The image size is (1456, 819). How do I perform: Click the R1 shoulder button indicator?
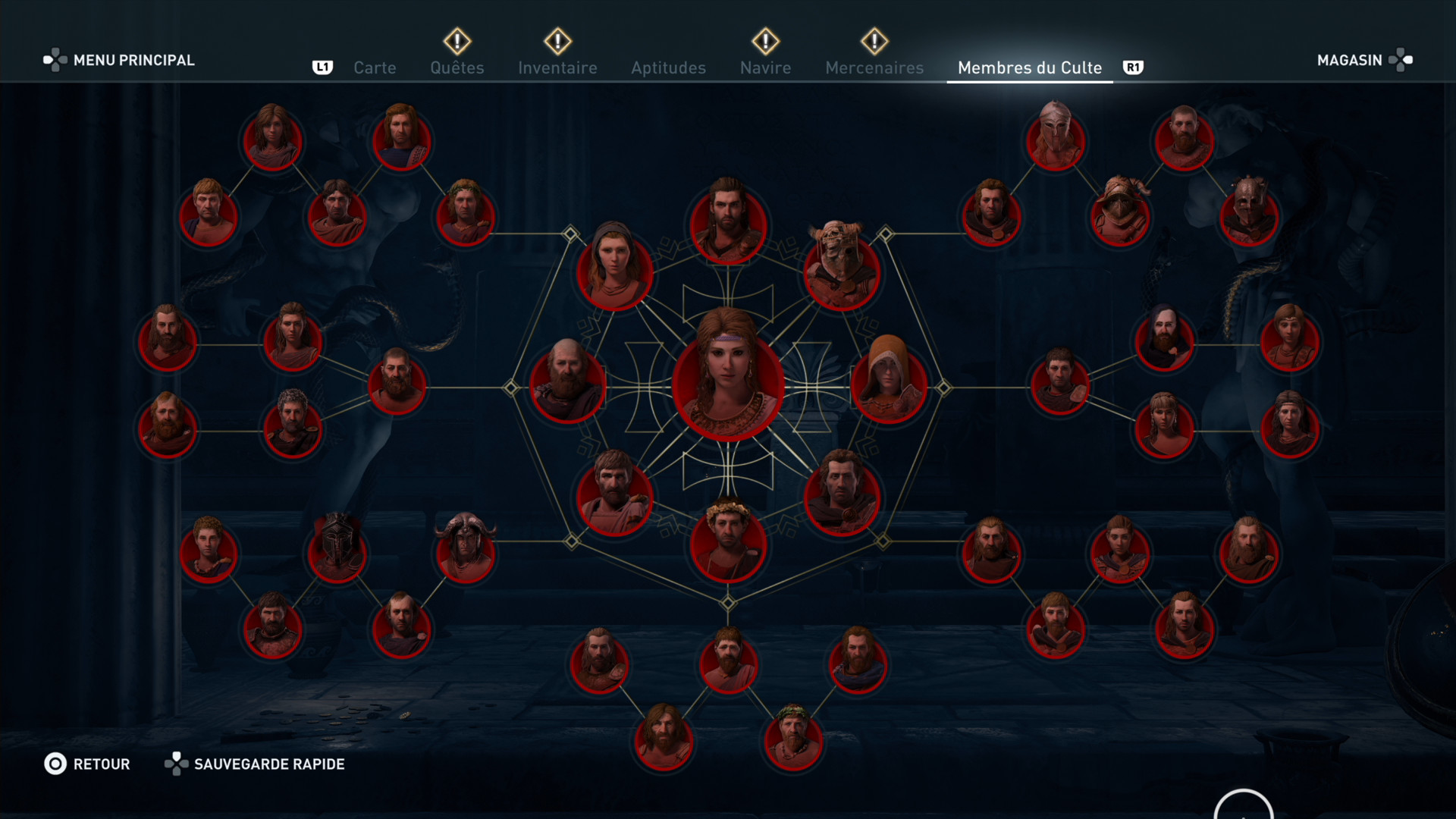1134,67
